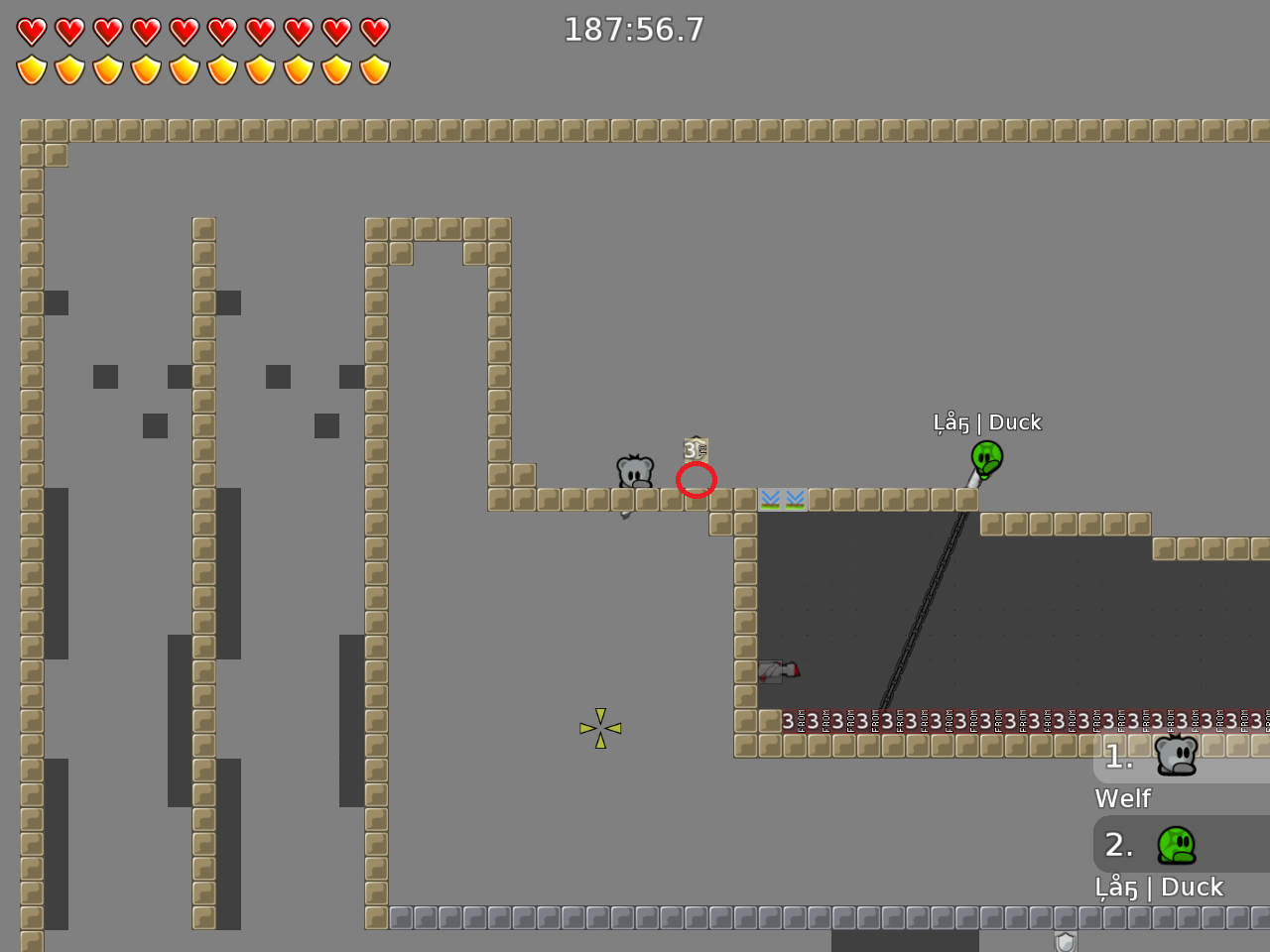Viewport: 1270px width, 952px height.
Task: Click the numbered '3' spawn tile above the circle
Action: pos(694,449)
